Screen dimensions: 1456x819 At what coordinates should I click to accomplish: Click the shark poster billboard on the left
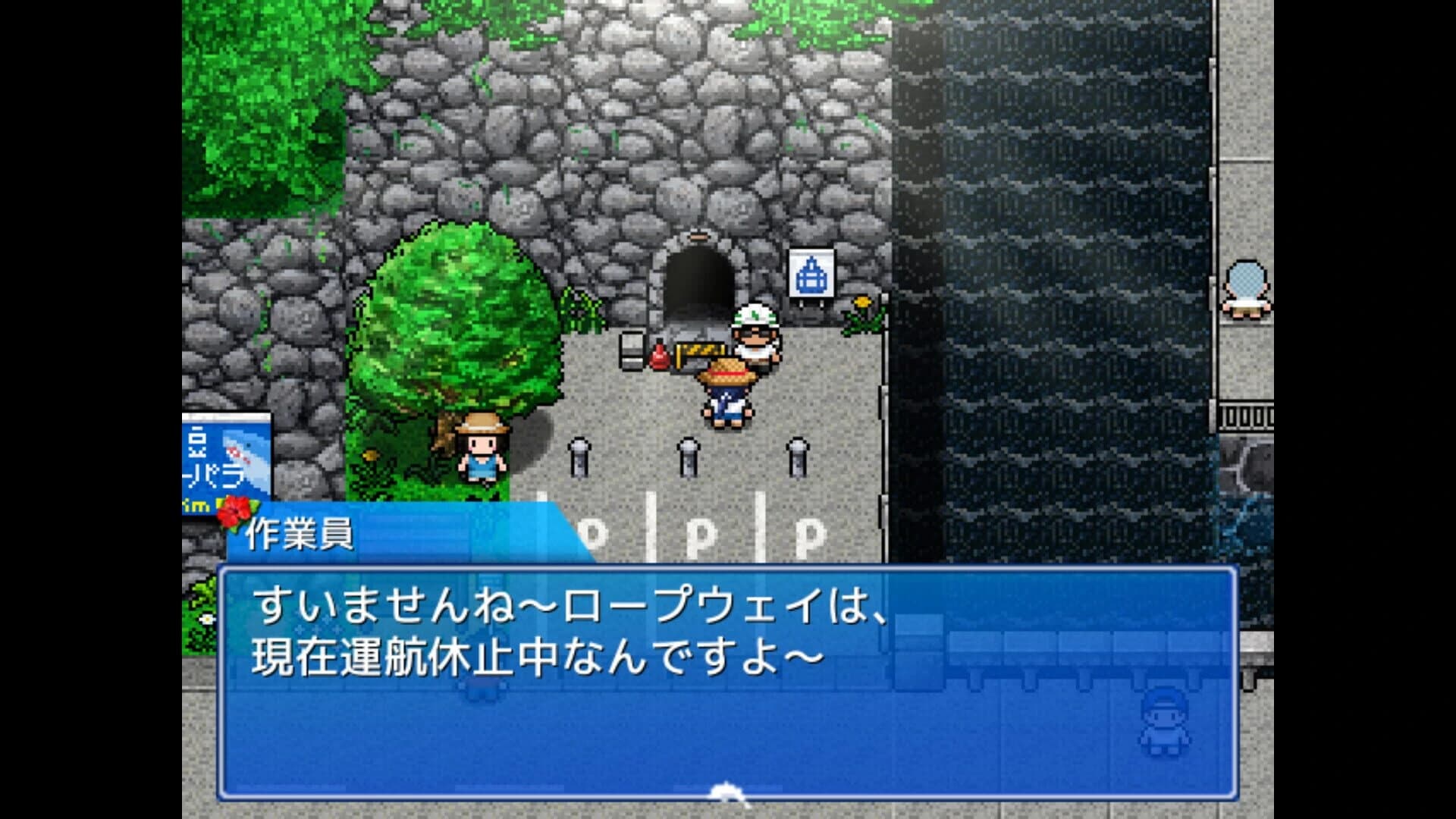tap(227, 455)
